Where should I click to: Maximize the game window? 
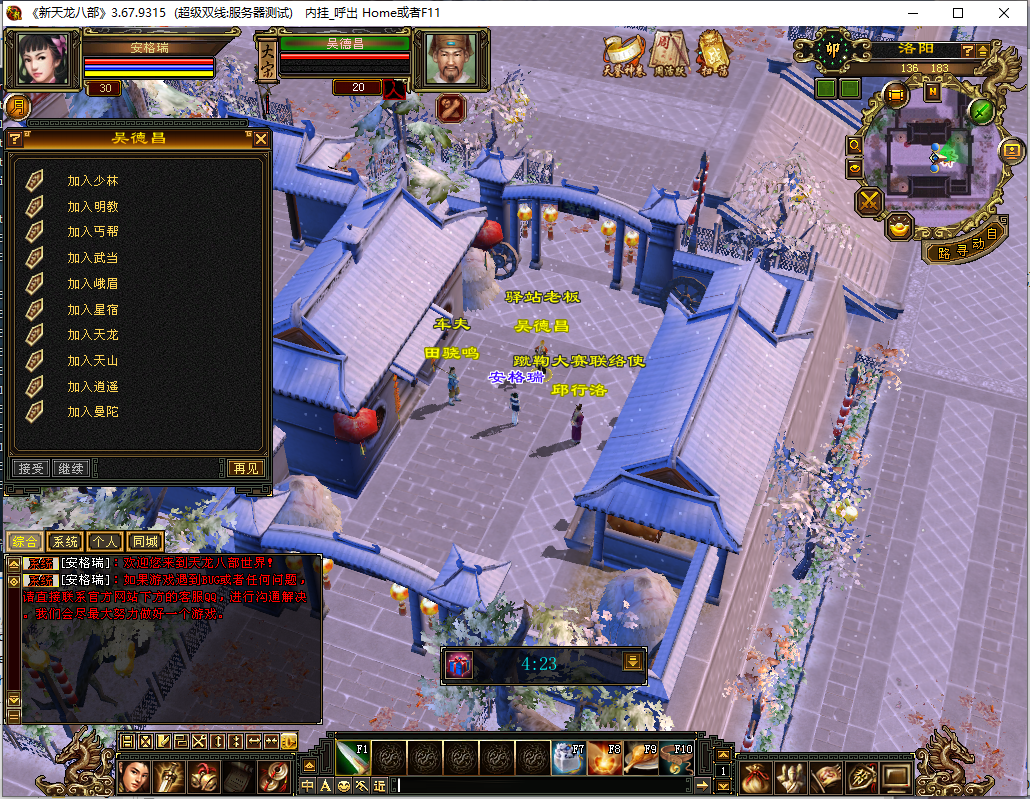pyautogui.click(x=958, y=13)
